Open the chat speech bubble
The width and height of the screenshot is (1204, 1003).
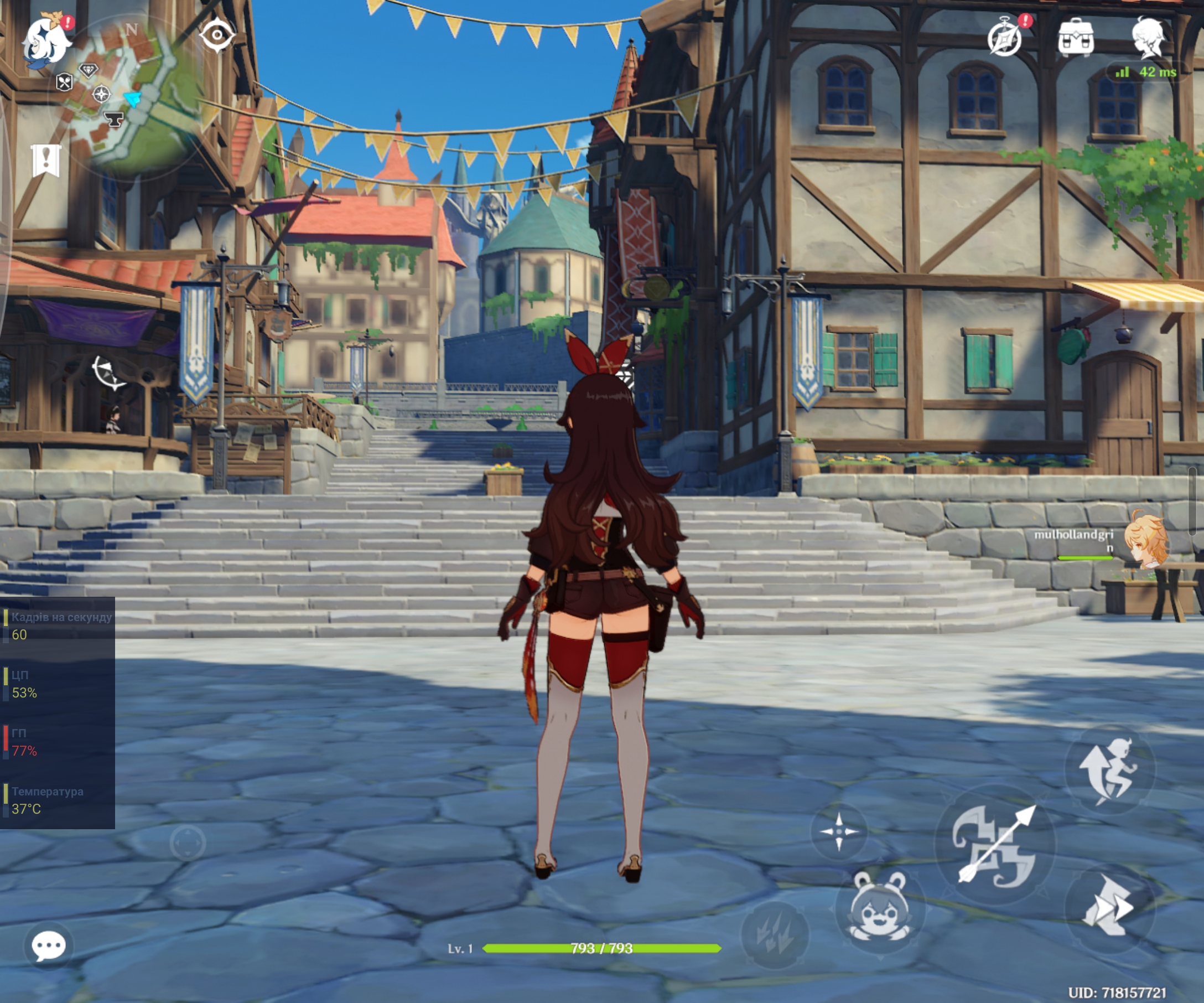[49, 945]
